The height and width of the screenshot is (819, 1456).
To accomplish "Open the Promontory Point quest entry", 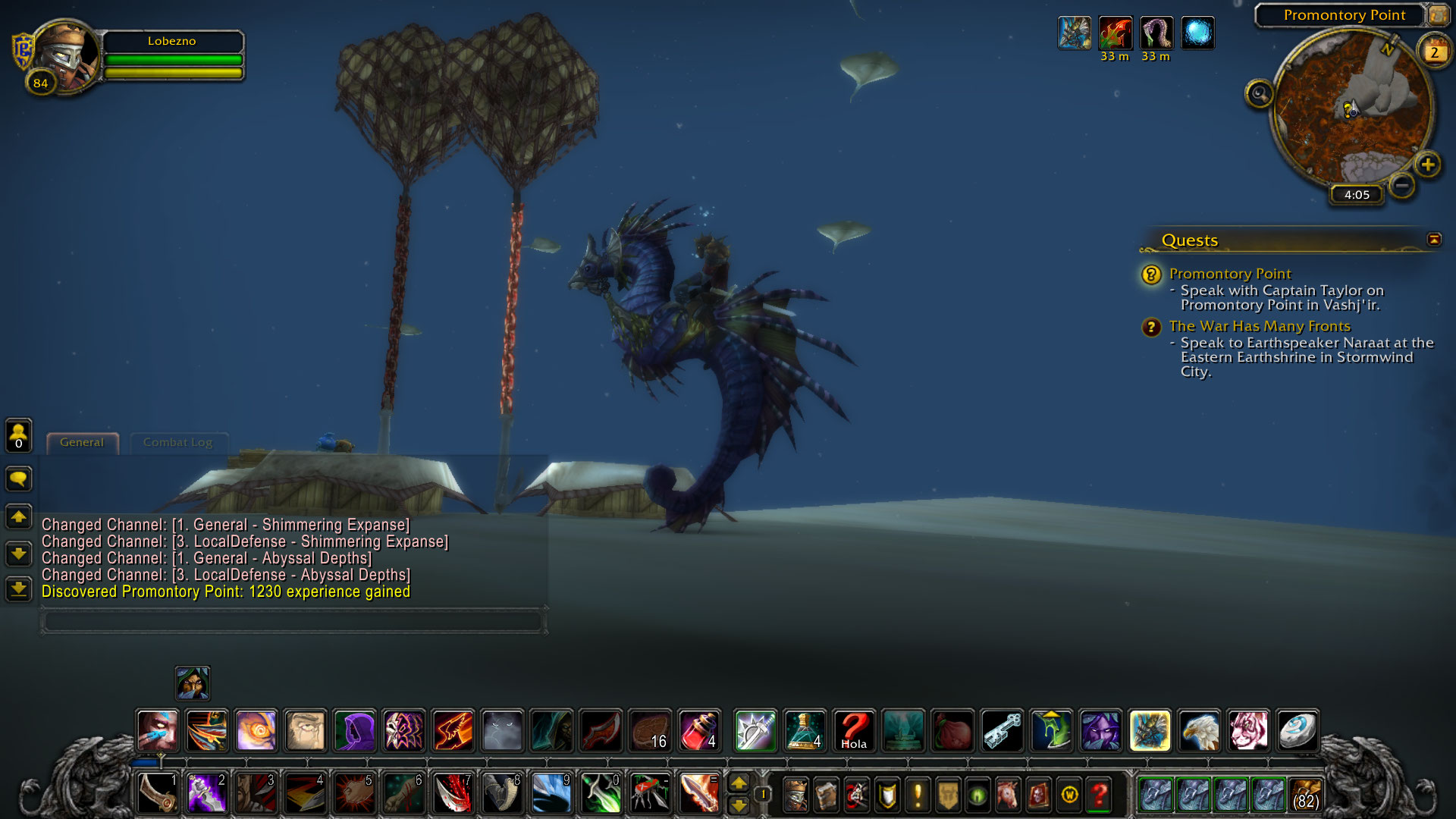I will coord(1229,274).
